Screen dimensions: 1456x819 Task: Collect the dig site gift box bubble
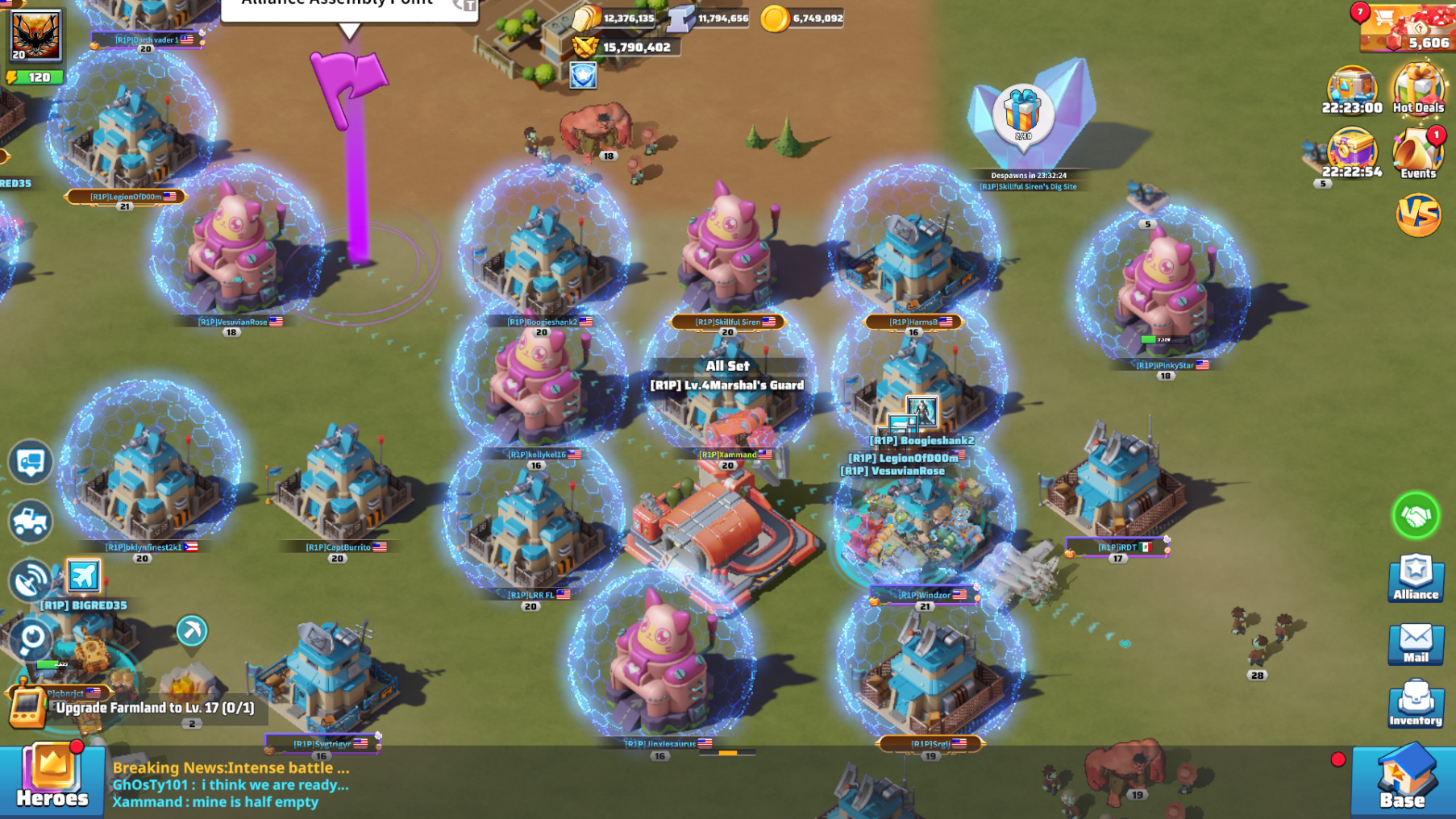1022,114
